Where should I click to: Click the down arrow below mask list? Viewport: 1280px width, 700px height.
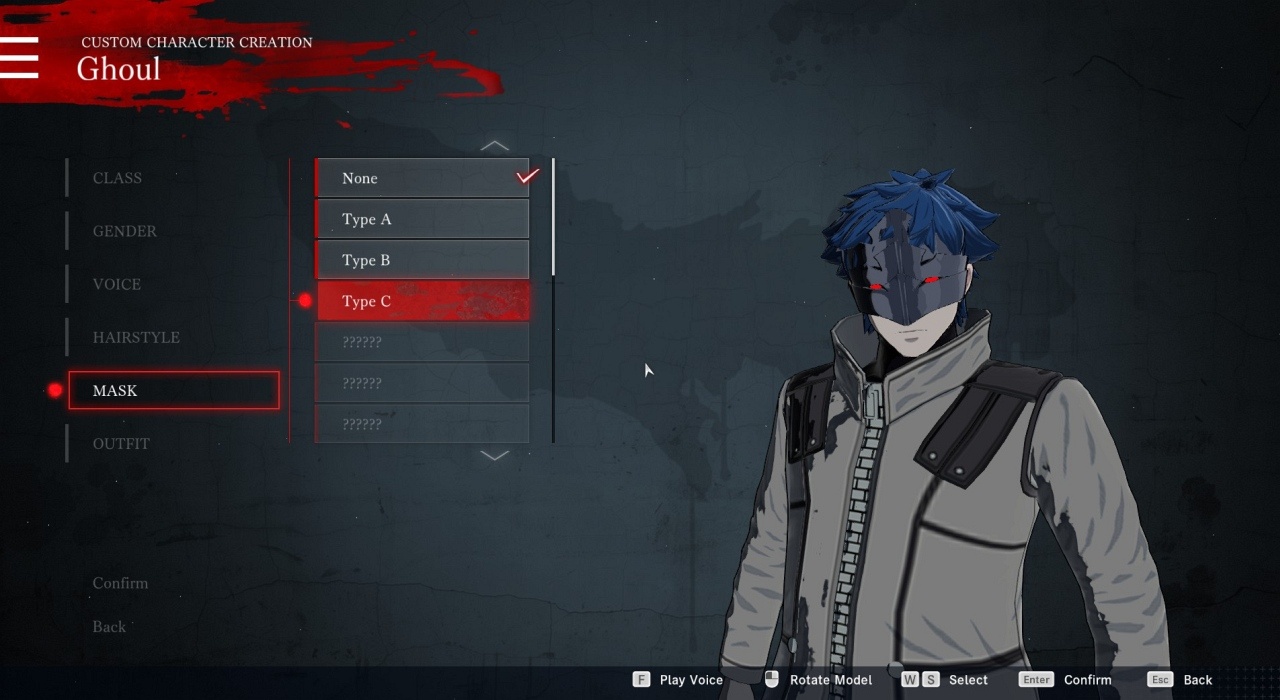pos(495,456)
